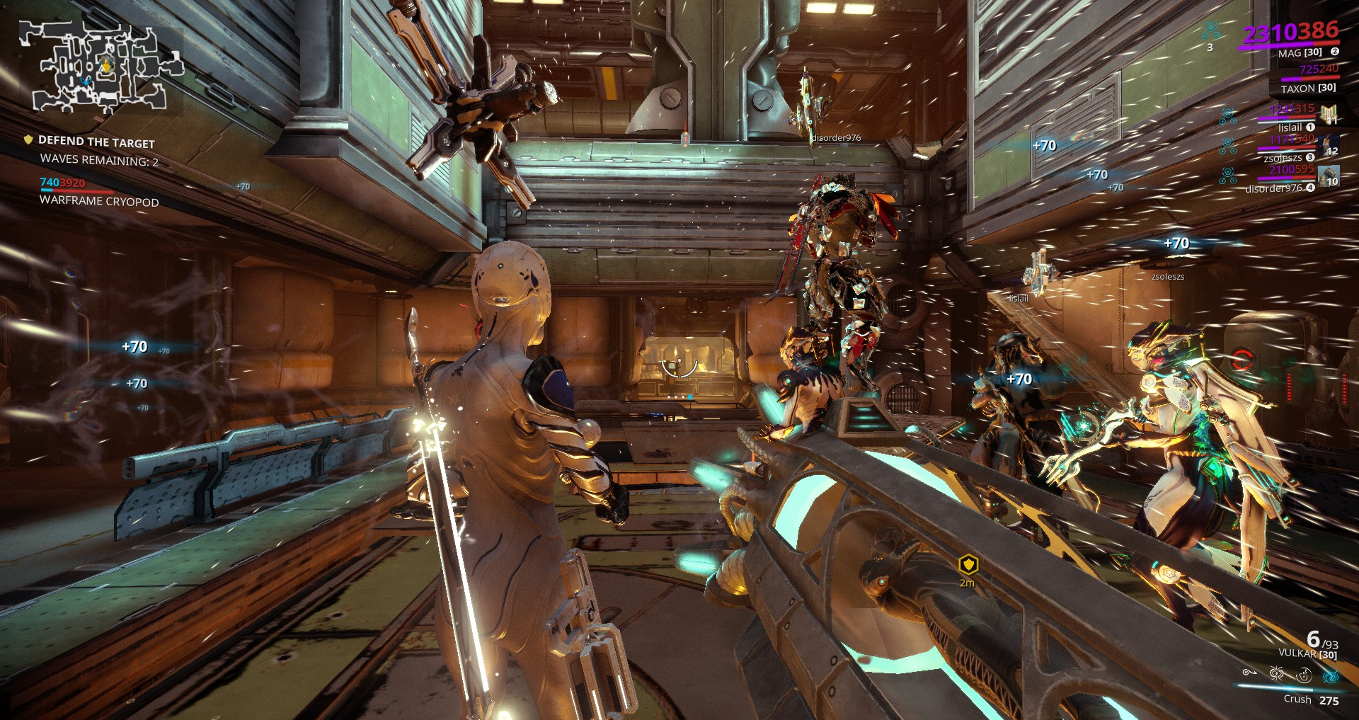The image size is (1359, 720).
Task: Choose disorder976's squad portrait
Action: [x=1329, y=177]
